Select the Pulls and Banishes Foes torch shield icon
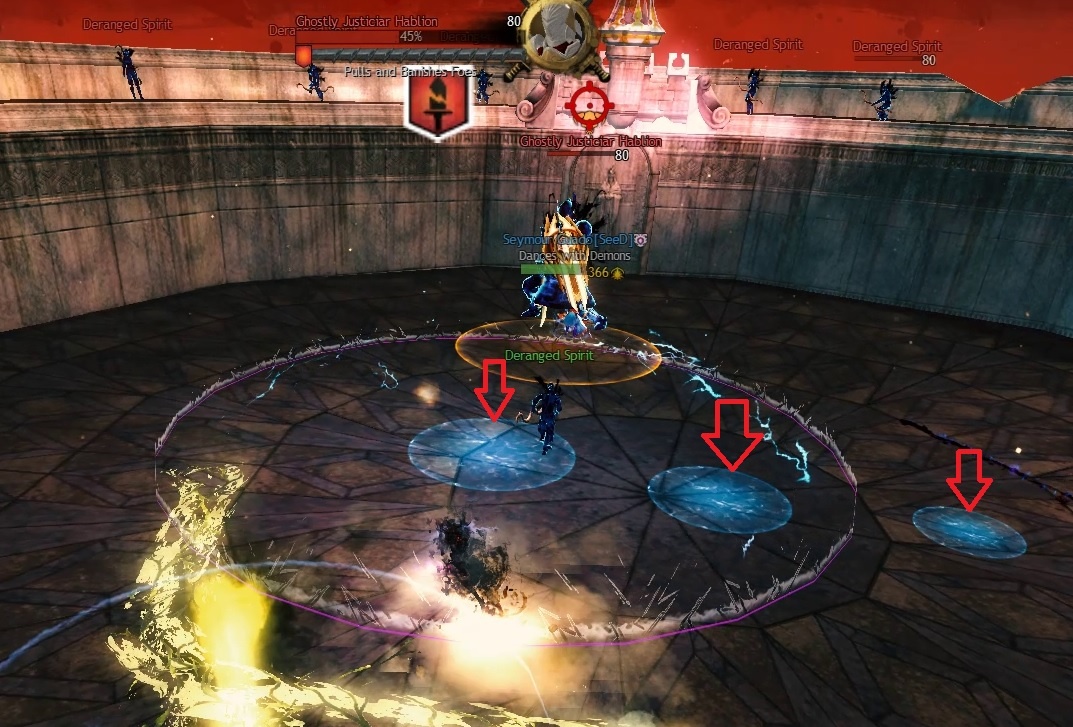Image resolution: width=1073 pixels, height=727 pixels. 438,104
